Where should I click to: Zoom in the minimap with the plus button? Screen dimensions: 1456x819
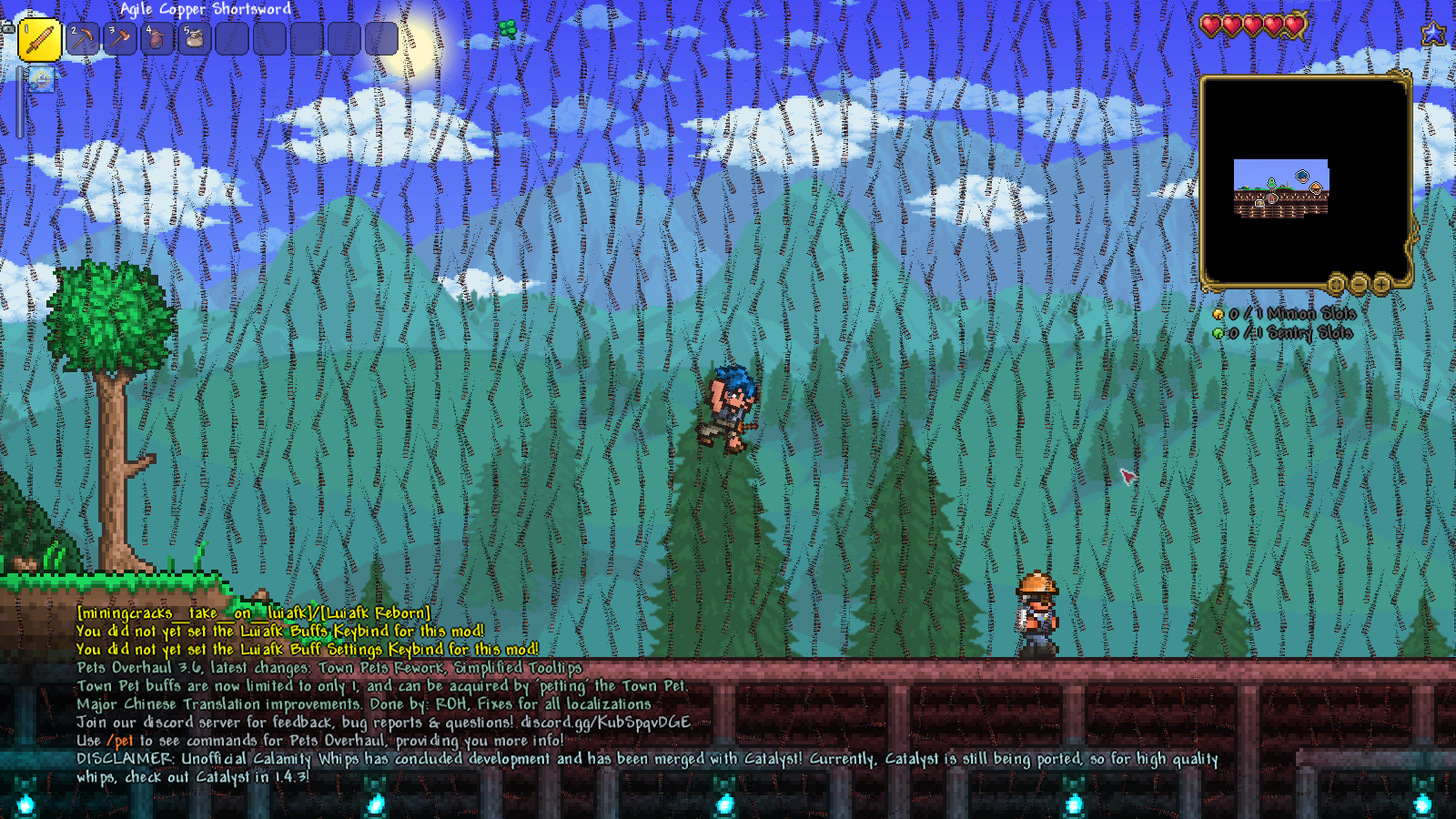coord(1381,285)
